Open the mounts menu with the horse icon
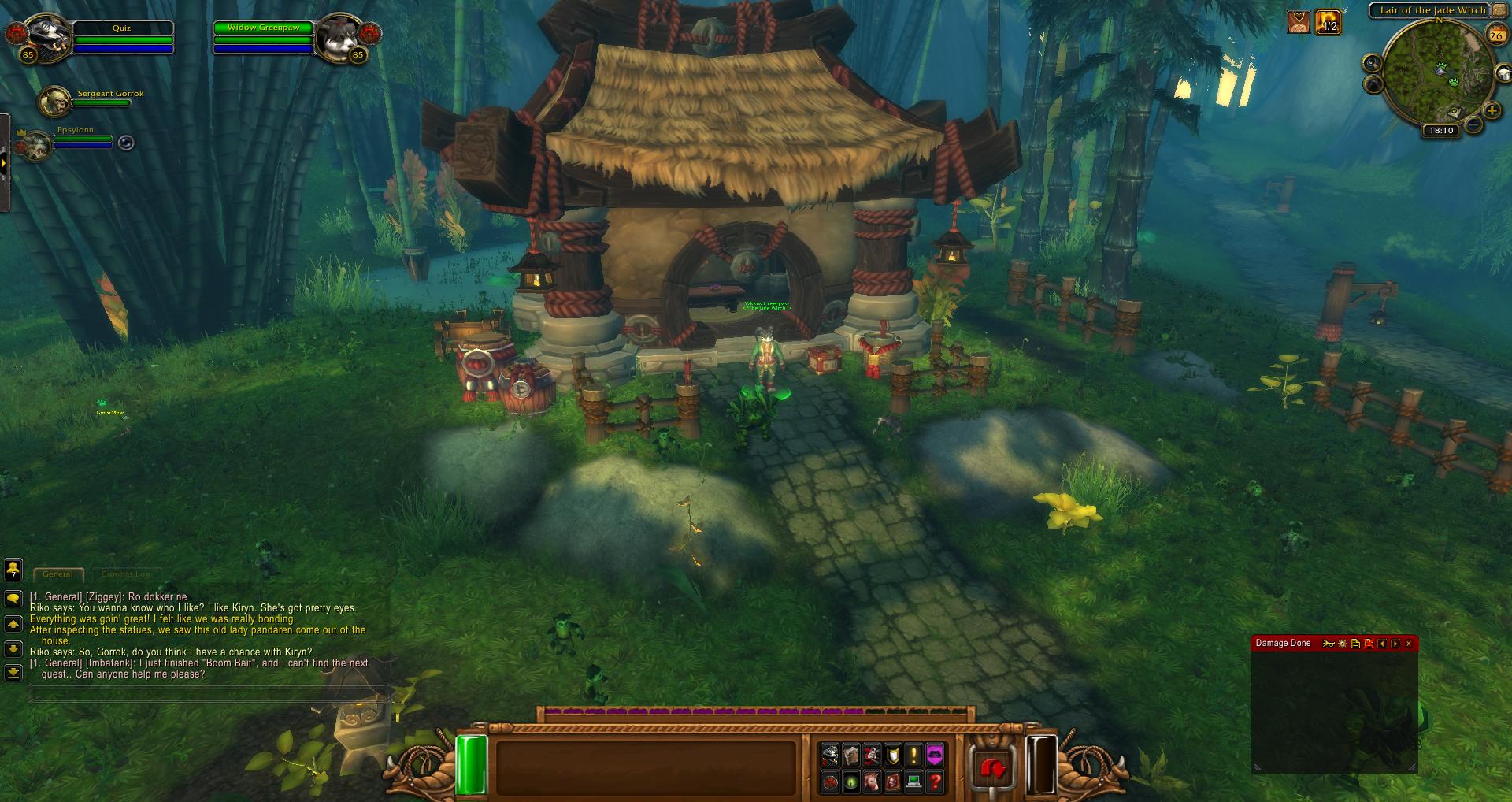The height and width of the screenshot is (802, 1512). [872, 782]
